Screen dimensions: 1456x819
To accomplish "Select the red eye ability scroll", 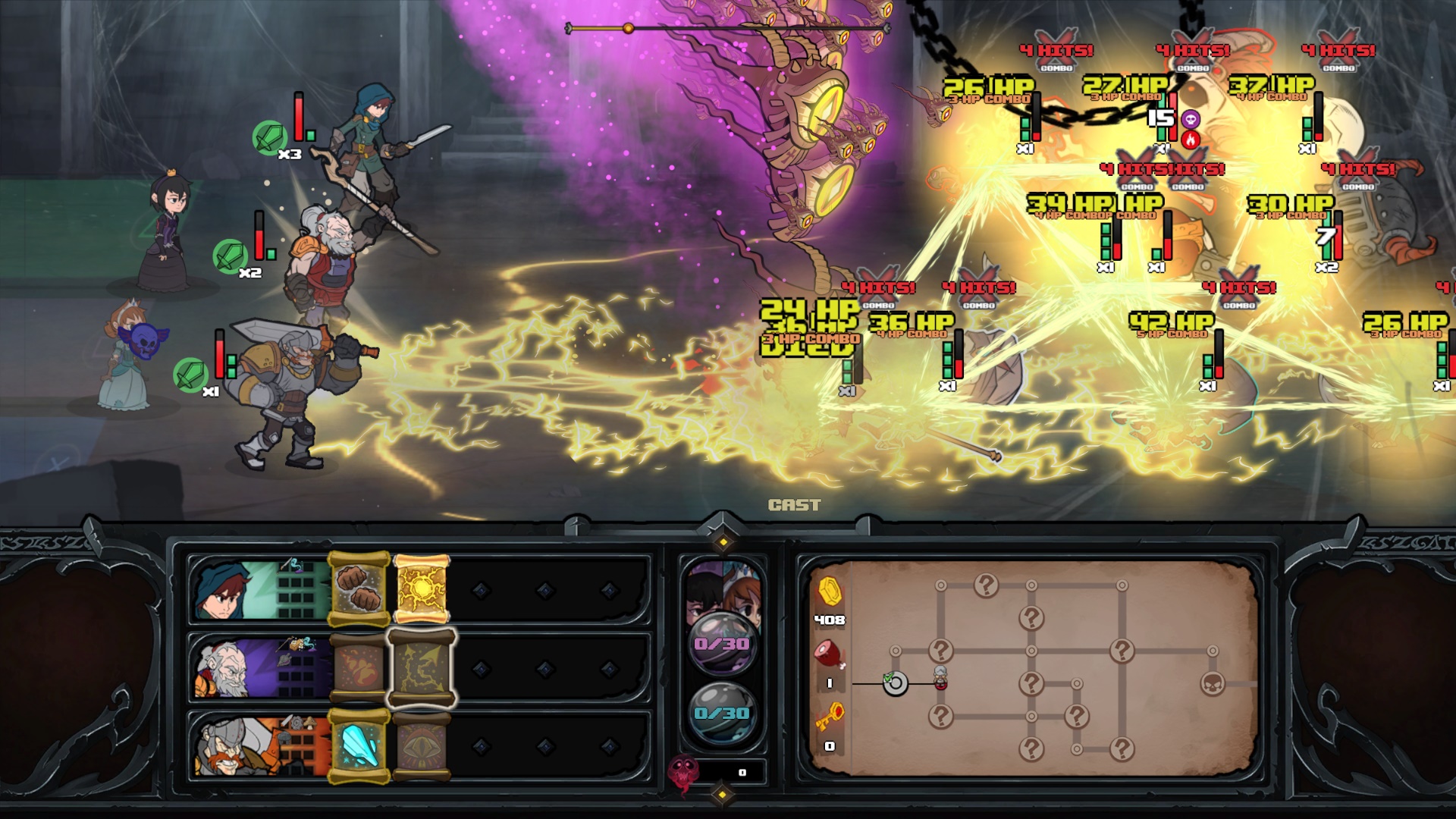I will [x=422, y=746].
